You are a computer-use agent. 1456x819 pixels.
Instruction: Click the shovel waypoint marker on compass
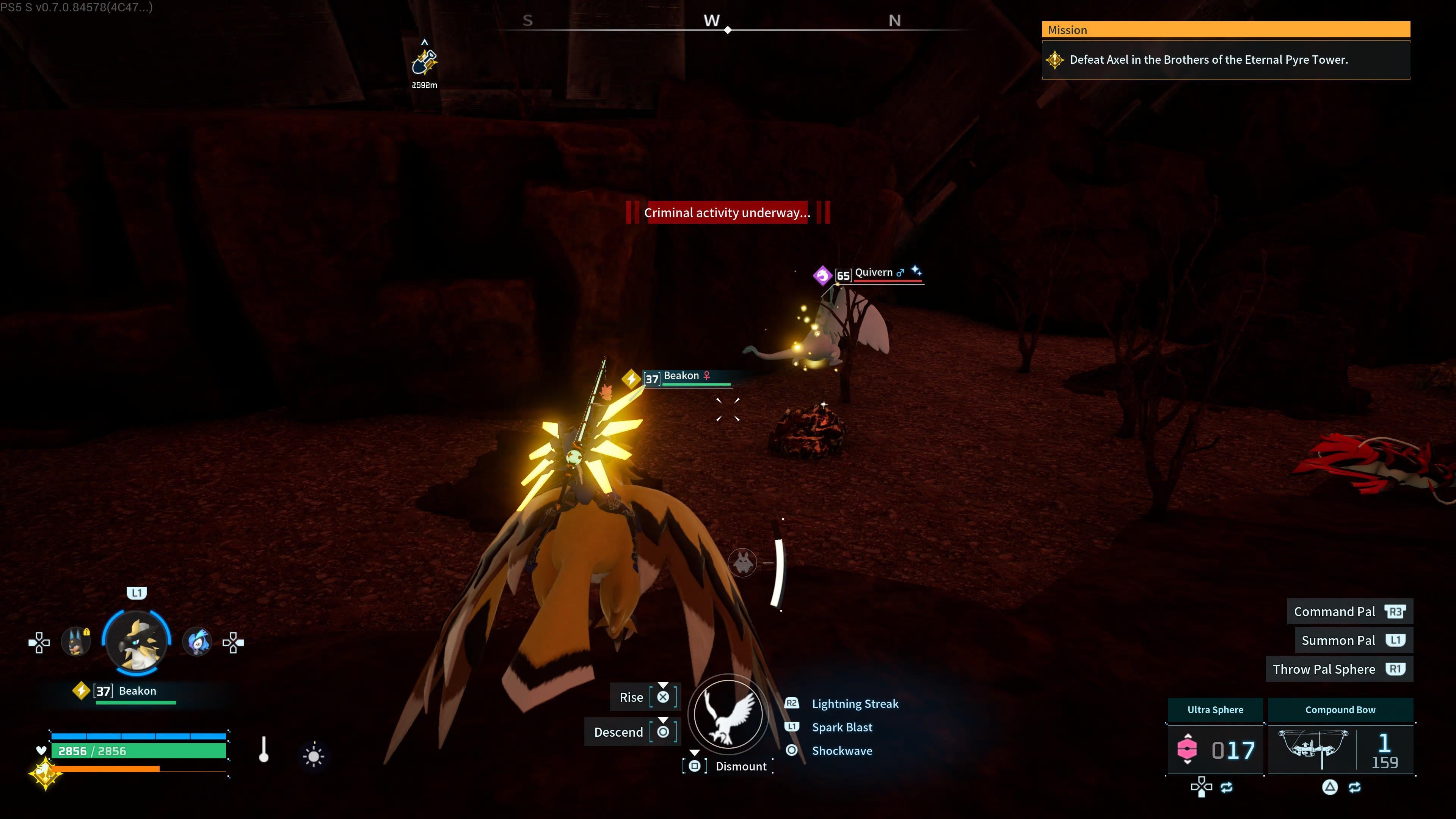(425, 61)
